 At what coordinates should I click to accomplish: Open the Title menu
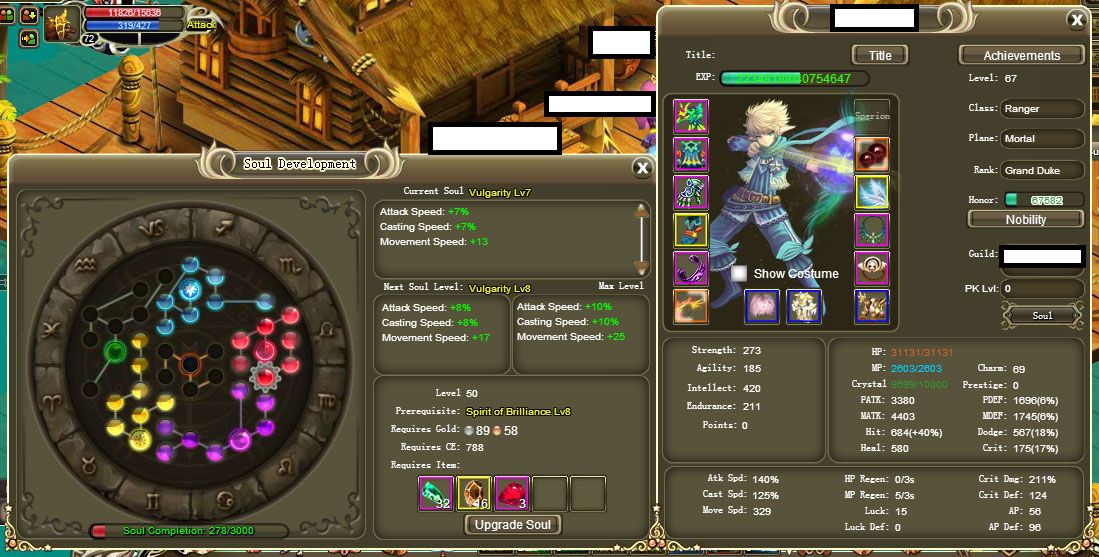coord(880,55)
